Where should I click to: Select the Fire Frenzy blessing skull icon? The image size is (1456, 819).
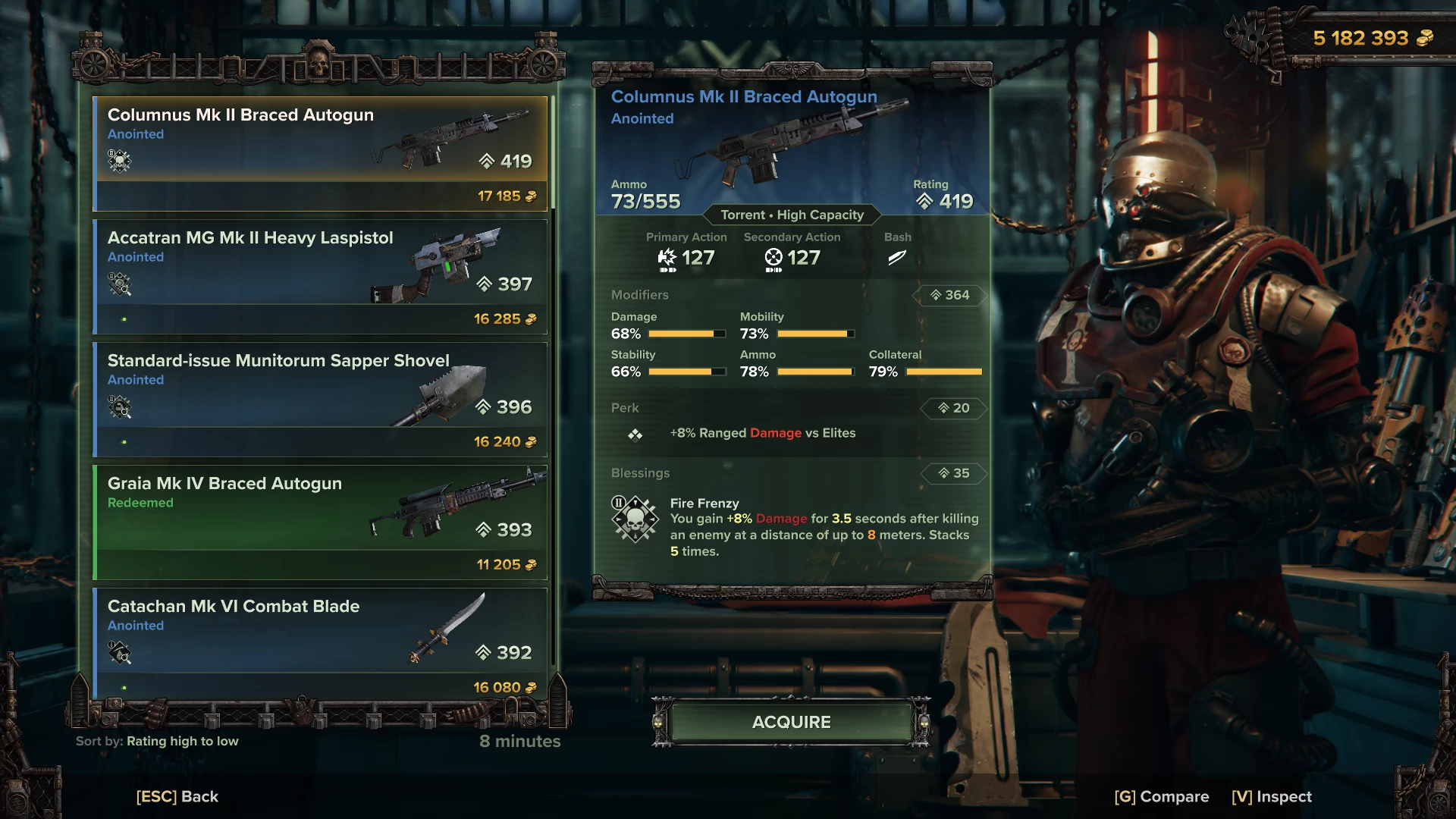637,520
